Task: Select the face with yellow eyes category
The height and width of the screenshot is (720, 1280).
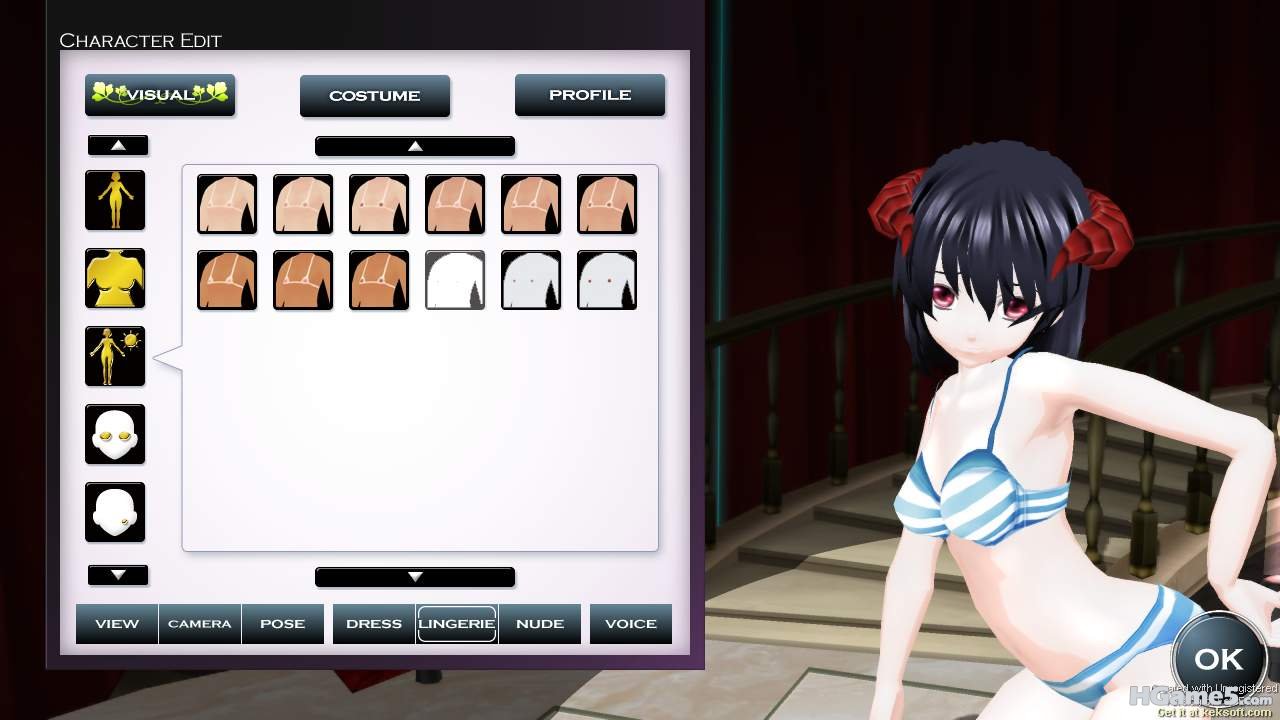Action: pos(115,434)
